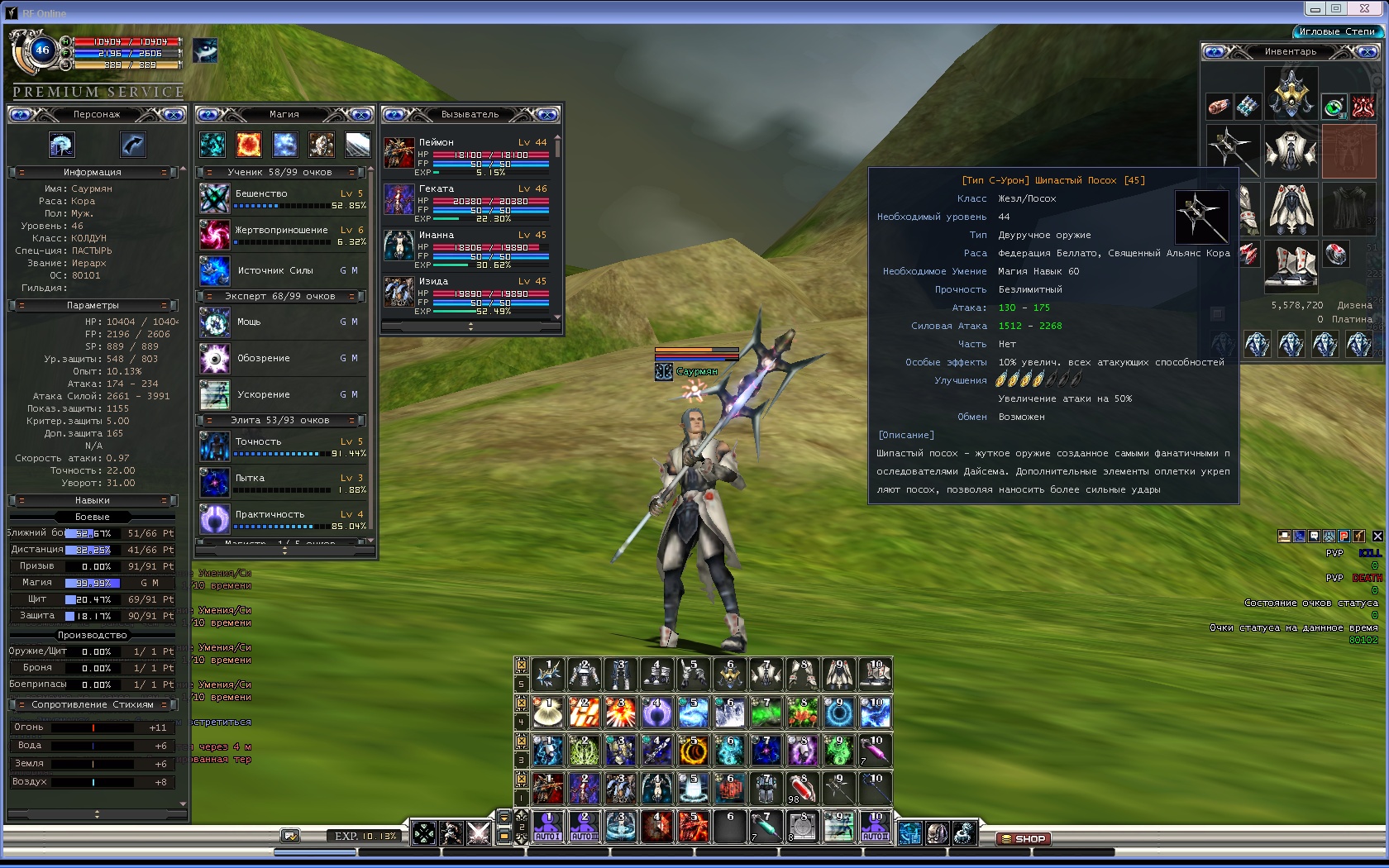Minimize the RF Online window
Viewport: 1389px width, 868px height.
click(x=1315, y=8)
